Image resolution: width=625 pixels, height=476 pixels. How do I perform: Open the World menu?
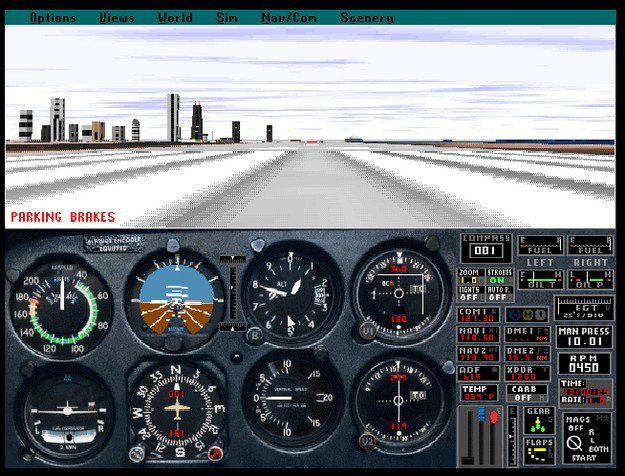click(x=175, y=17)
